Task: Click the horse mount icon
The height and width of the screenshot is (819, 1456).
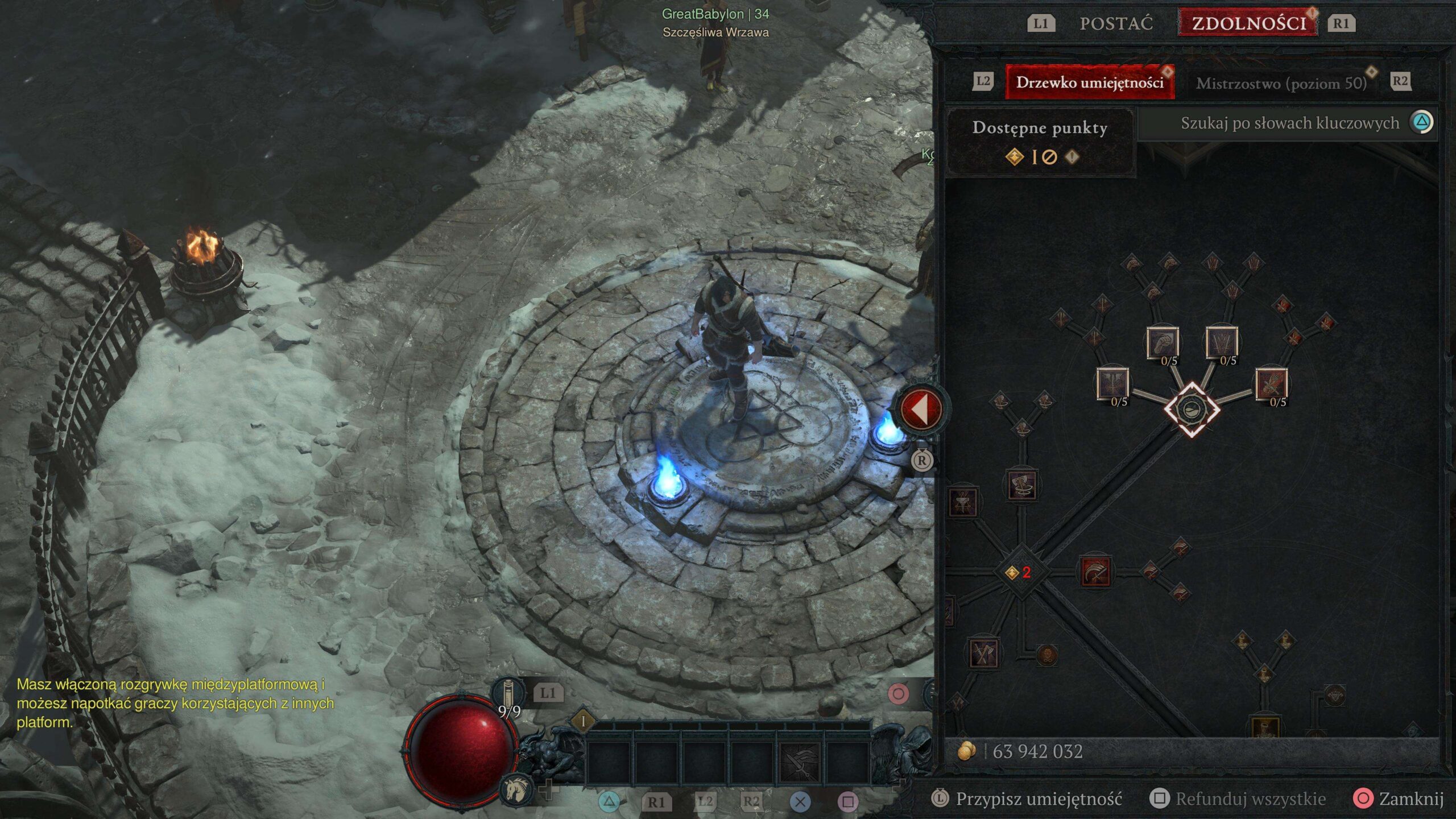Action: (516, 789)
